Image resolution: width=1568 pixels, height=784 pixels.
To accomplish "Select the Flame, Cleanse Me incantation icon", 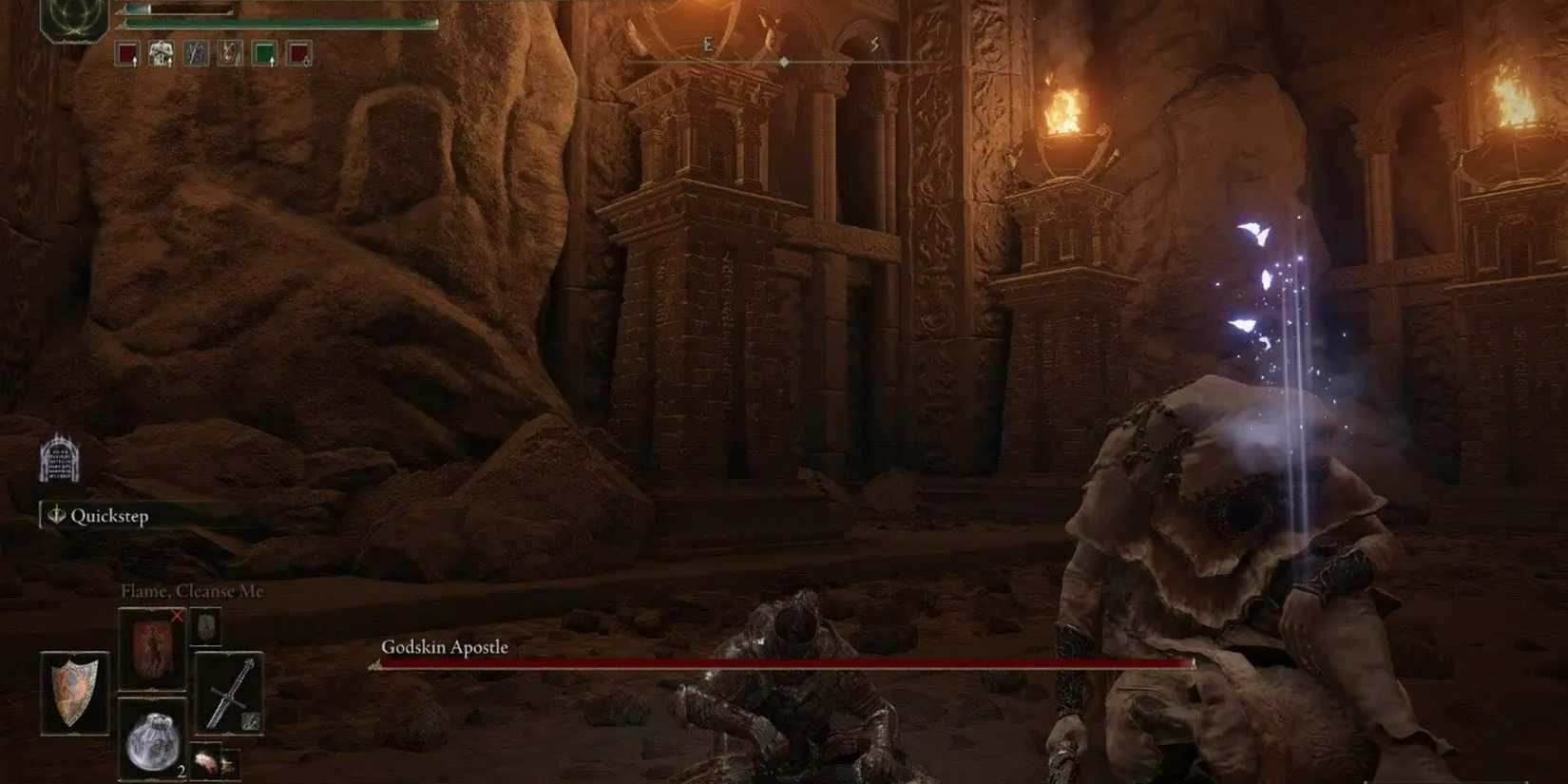I will pos(152,651).
